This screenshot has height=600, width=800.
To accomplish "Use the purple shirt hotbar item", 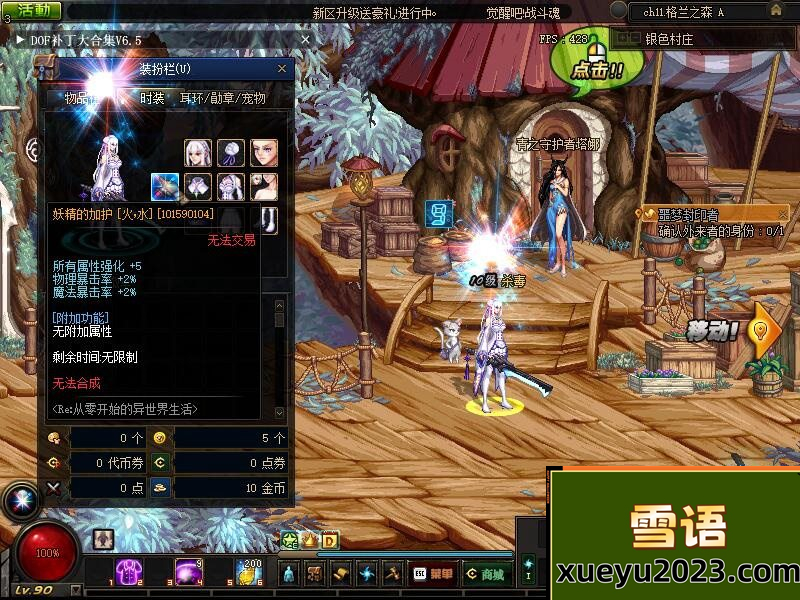I will (130, 572).
